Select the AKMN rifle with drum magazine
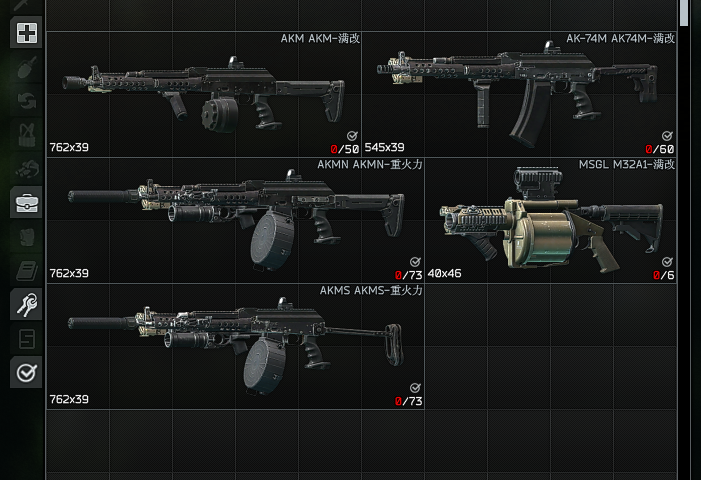 click(x=235, y=219)
